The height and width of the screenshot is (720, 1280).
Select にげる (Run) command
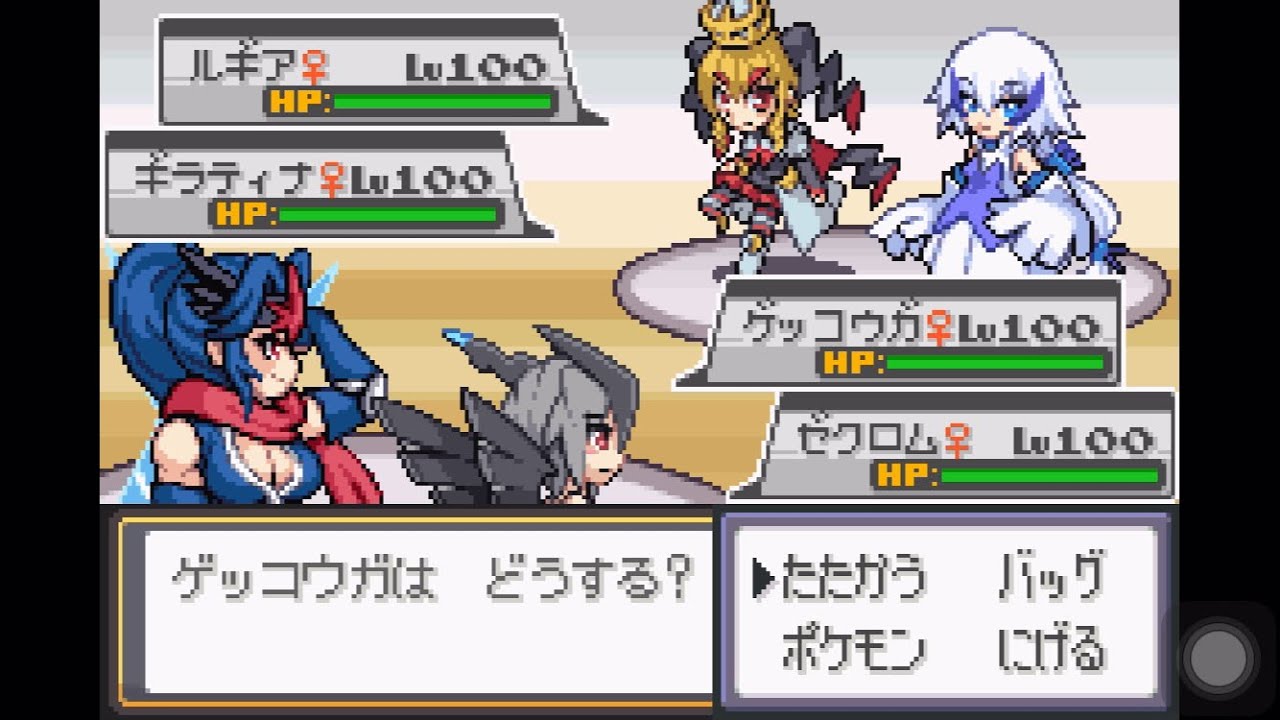click(x=1051, y=651)
